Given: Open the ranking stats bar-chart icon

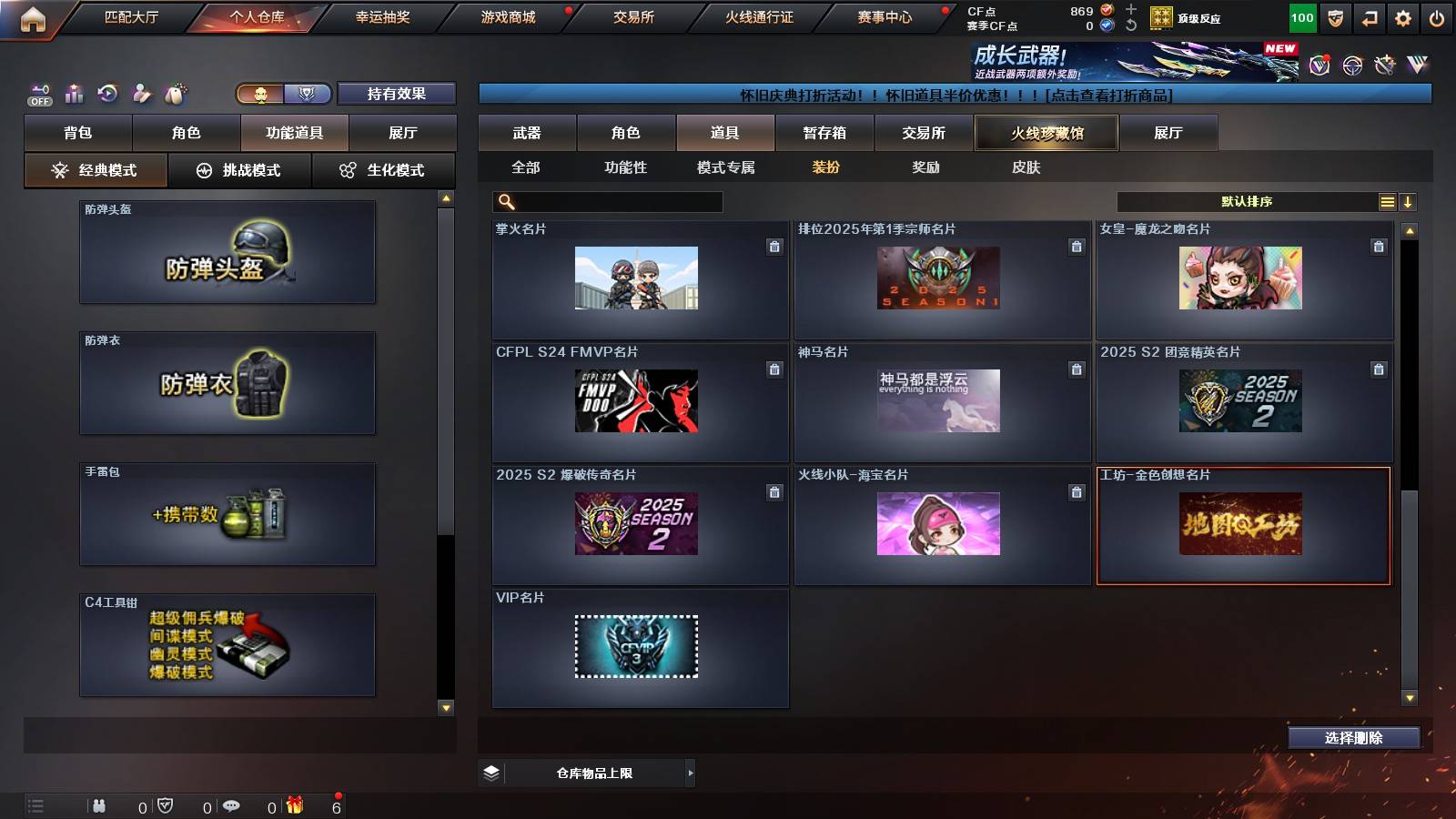Looking at the screenshot, I should [x=74, y=92].
